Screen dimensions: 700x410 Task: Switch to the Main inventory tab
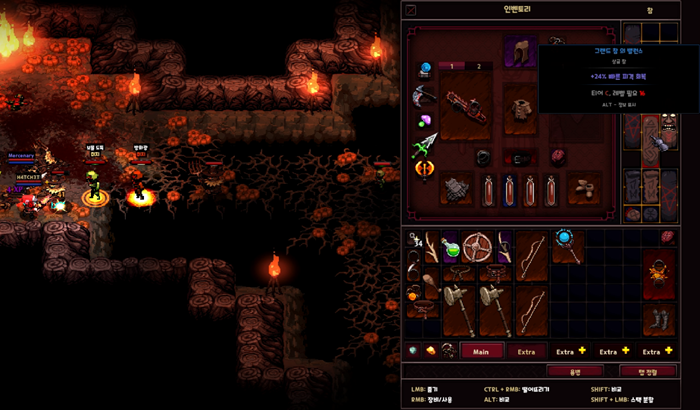tap(481, 351)
